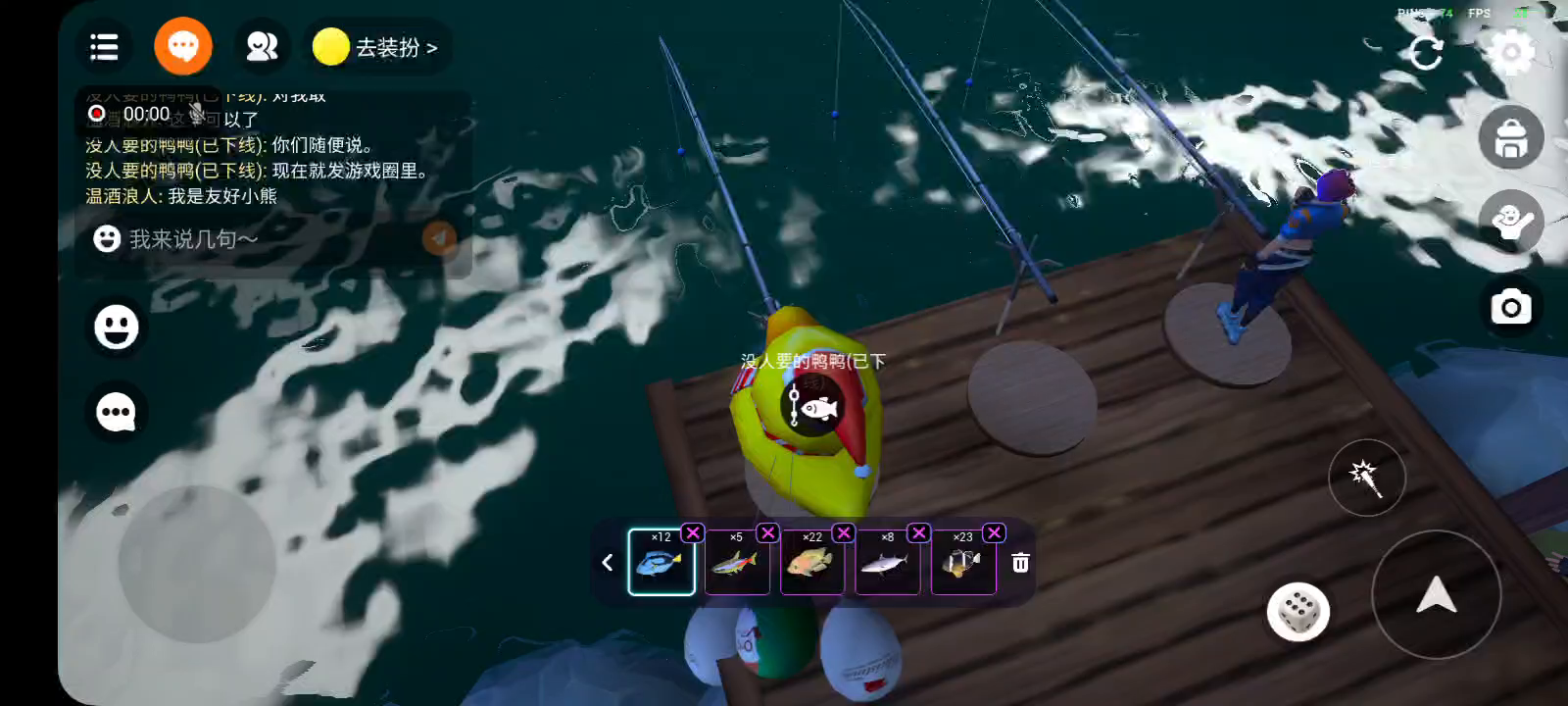This screenshot has width=1568, height=706.
Task: Collapse the fish bar with left arrow
Action: (x=608, y=563)
